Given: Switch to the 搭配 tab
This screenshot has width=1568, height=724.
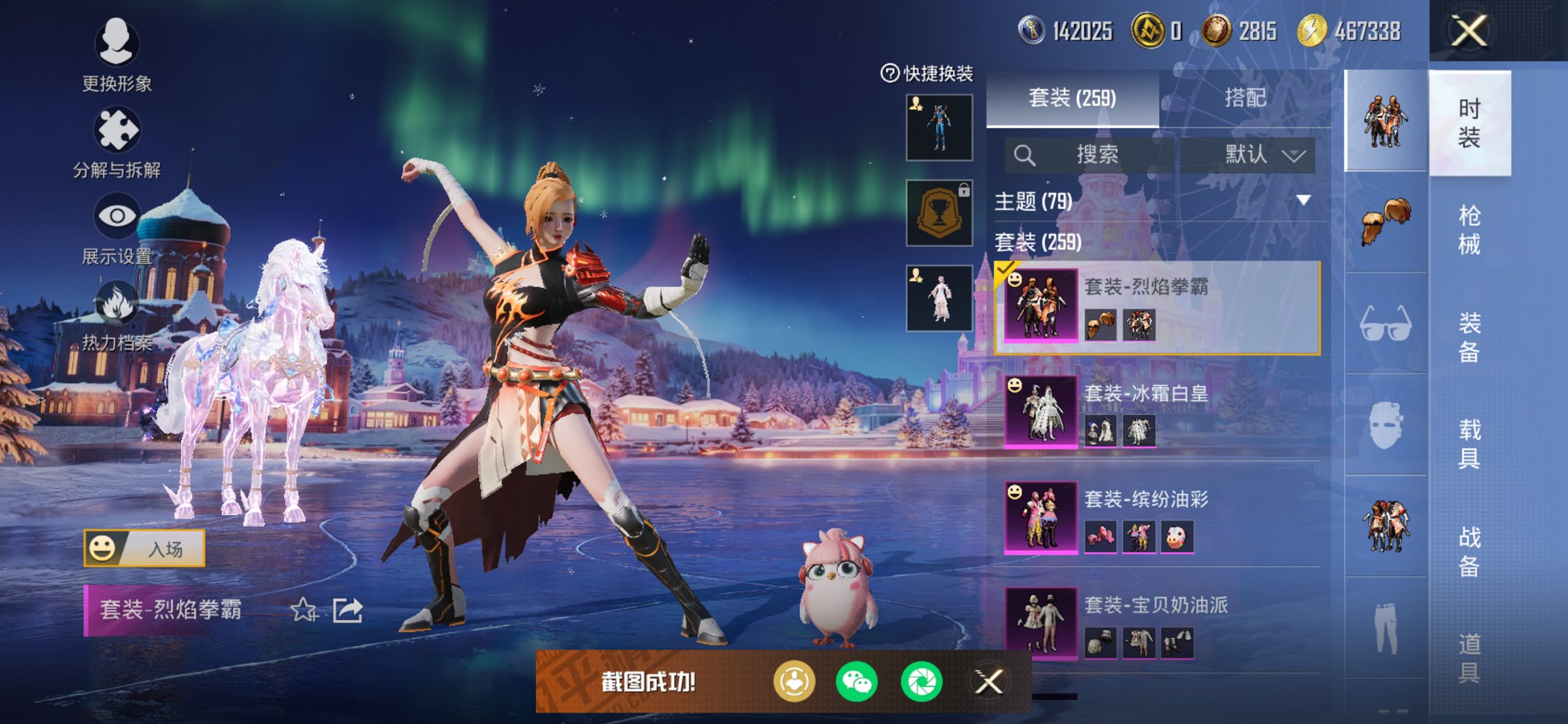Looking at the screenshot, I should tap(1244, 98).
